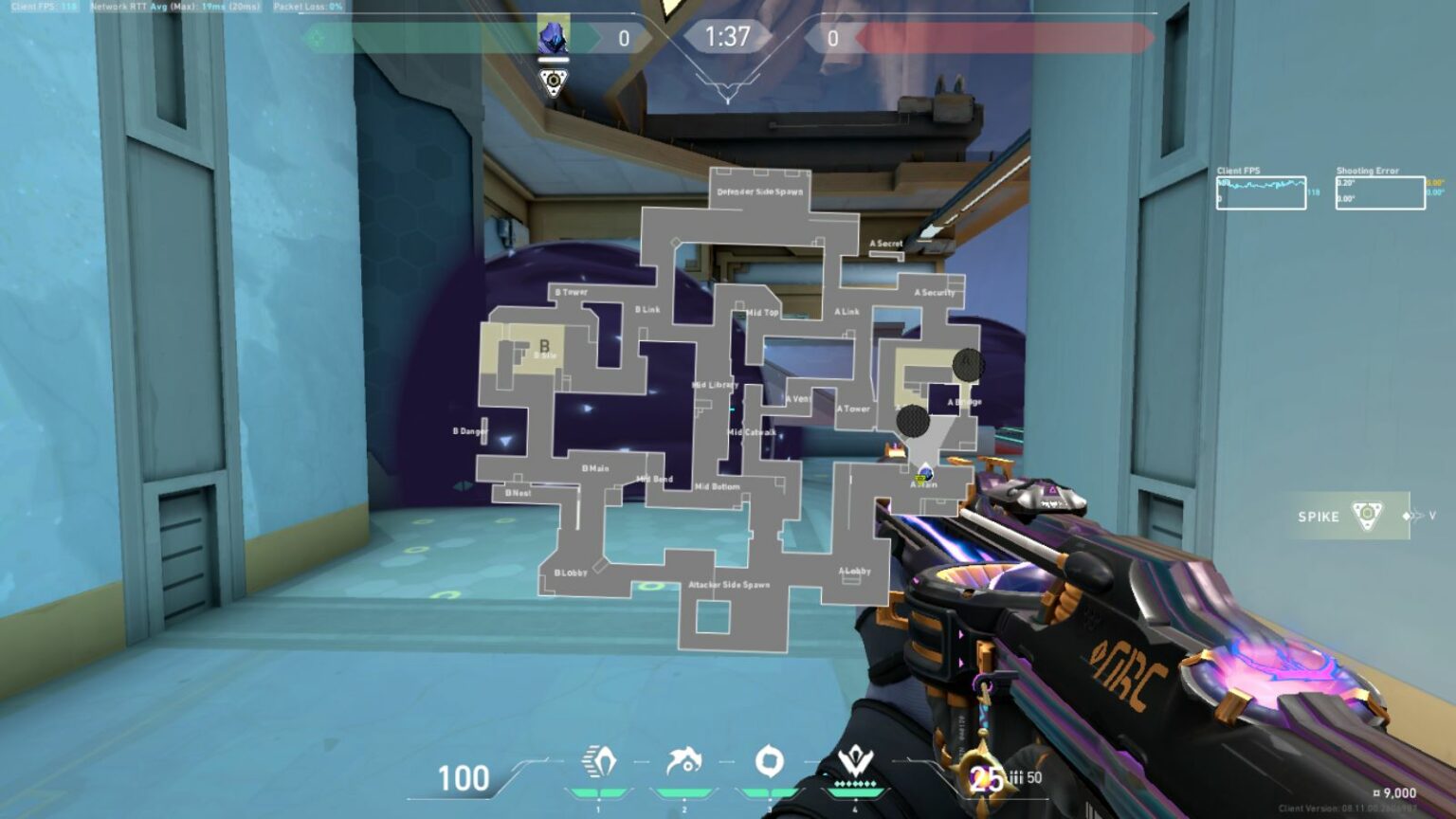This screenshot has height=819, width=1456.
Task: Click the dark smoke circle on A Bridge
Action: tap(966, 365)
